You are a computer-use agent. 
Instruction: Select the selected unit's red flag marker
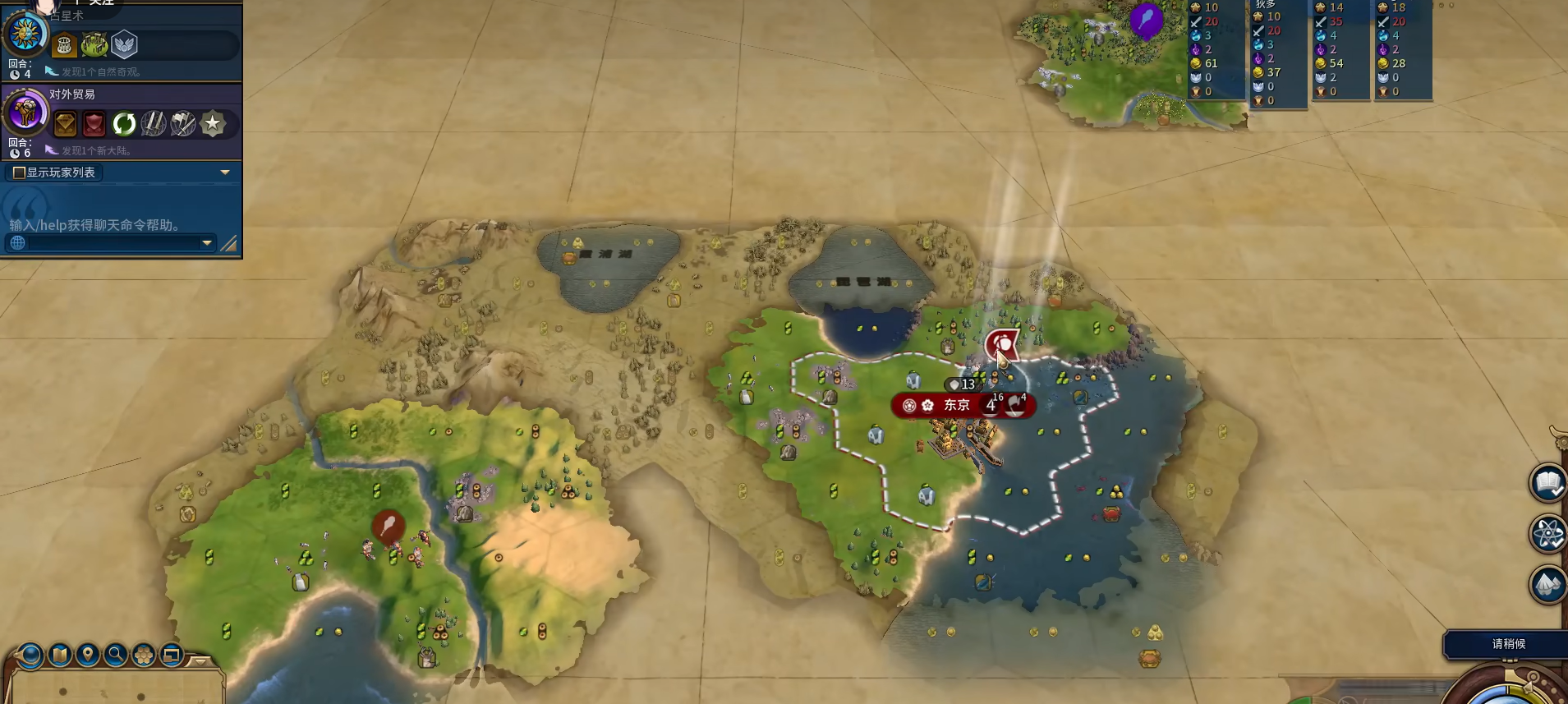click(1002, 345)
